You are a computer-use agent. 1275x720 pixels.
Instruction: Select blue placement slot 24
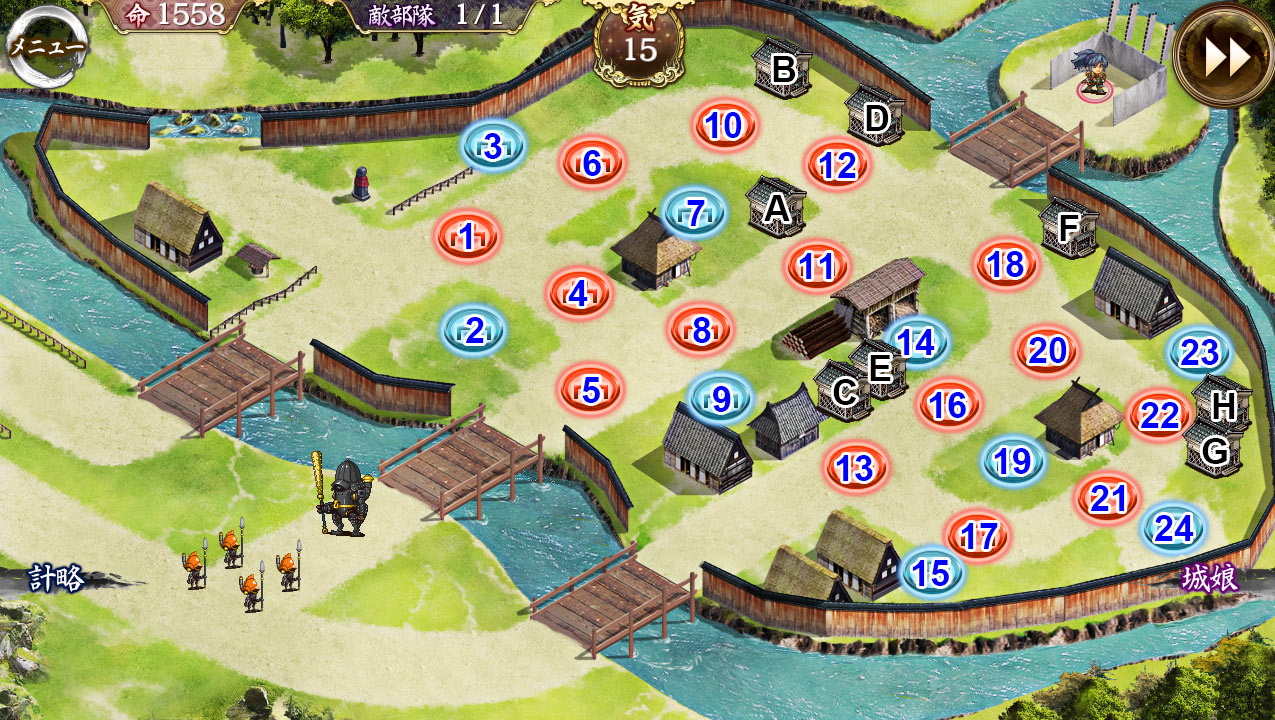1174,529
